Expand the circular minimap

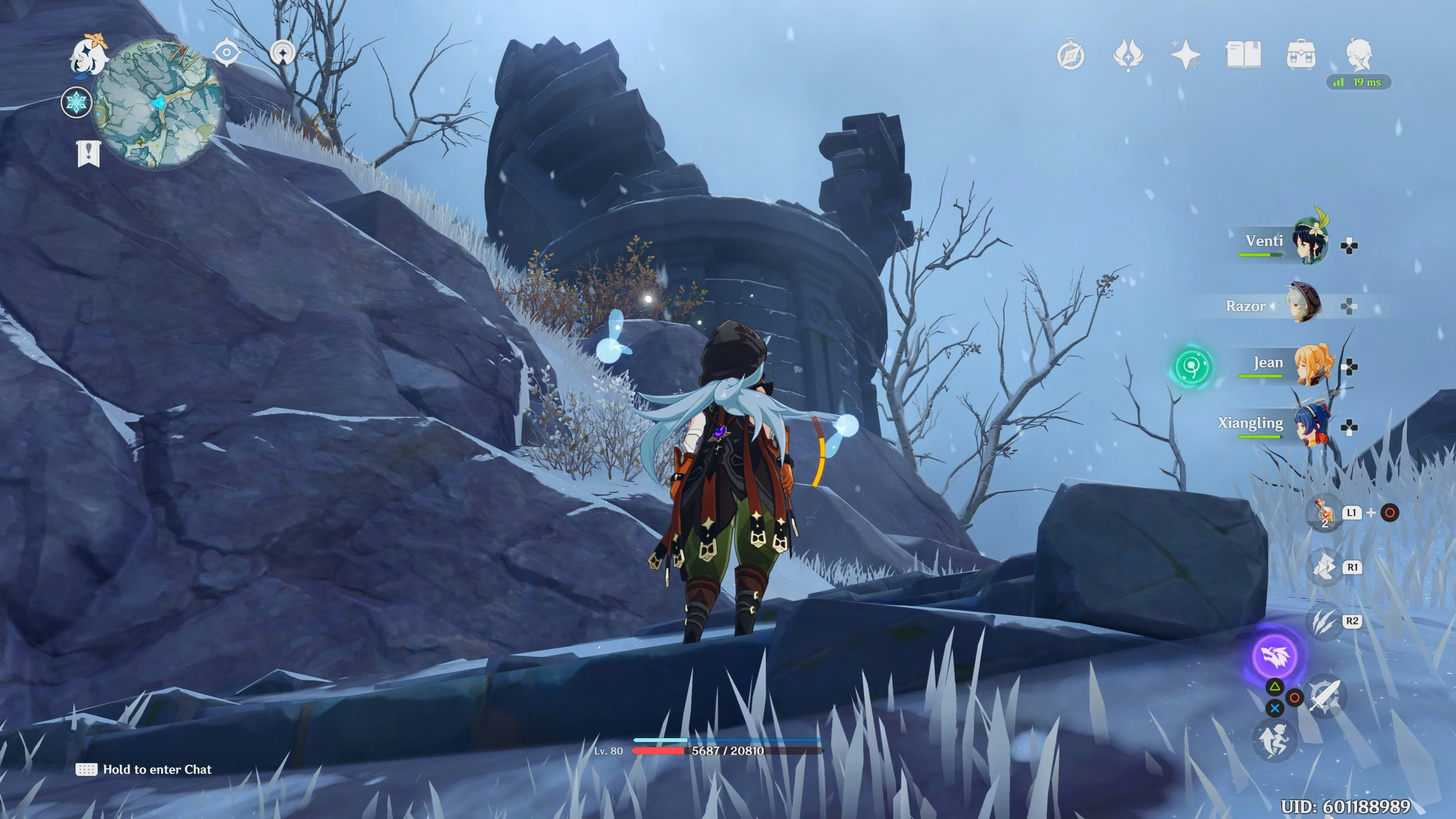coord(158,104)
